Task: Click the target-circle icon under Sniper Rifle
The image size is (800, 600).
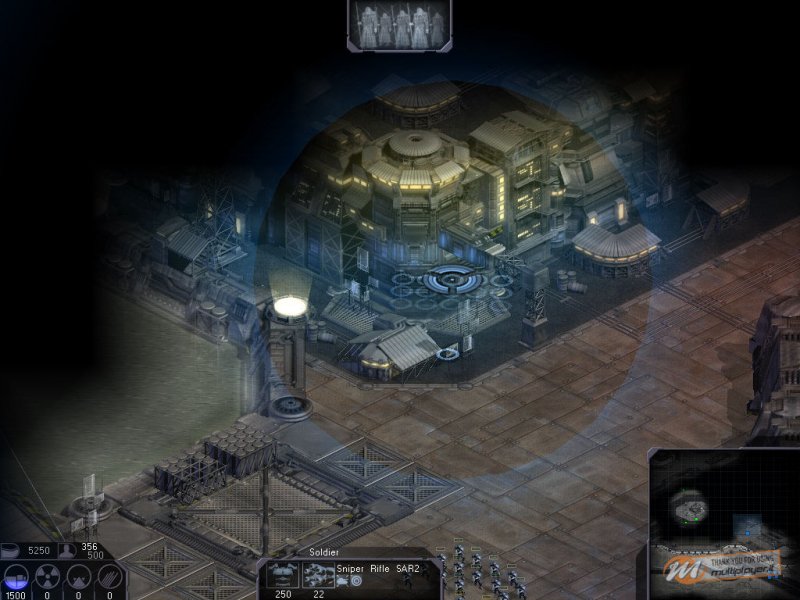Action: 356,580
